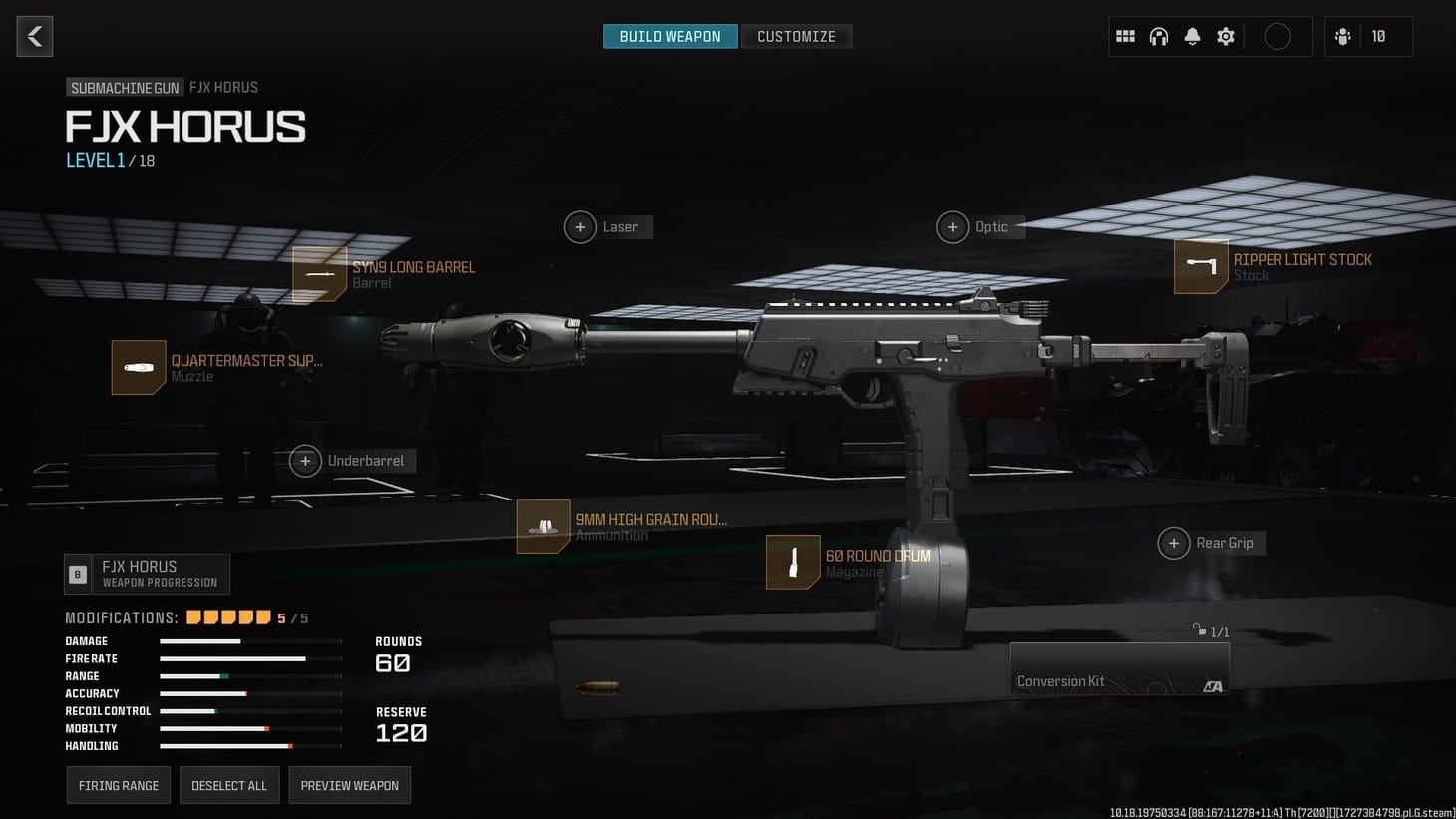1456x819 pixels.
Task: Click the social friends icon
Action: 1343,36
